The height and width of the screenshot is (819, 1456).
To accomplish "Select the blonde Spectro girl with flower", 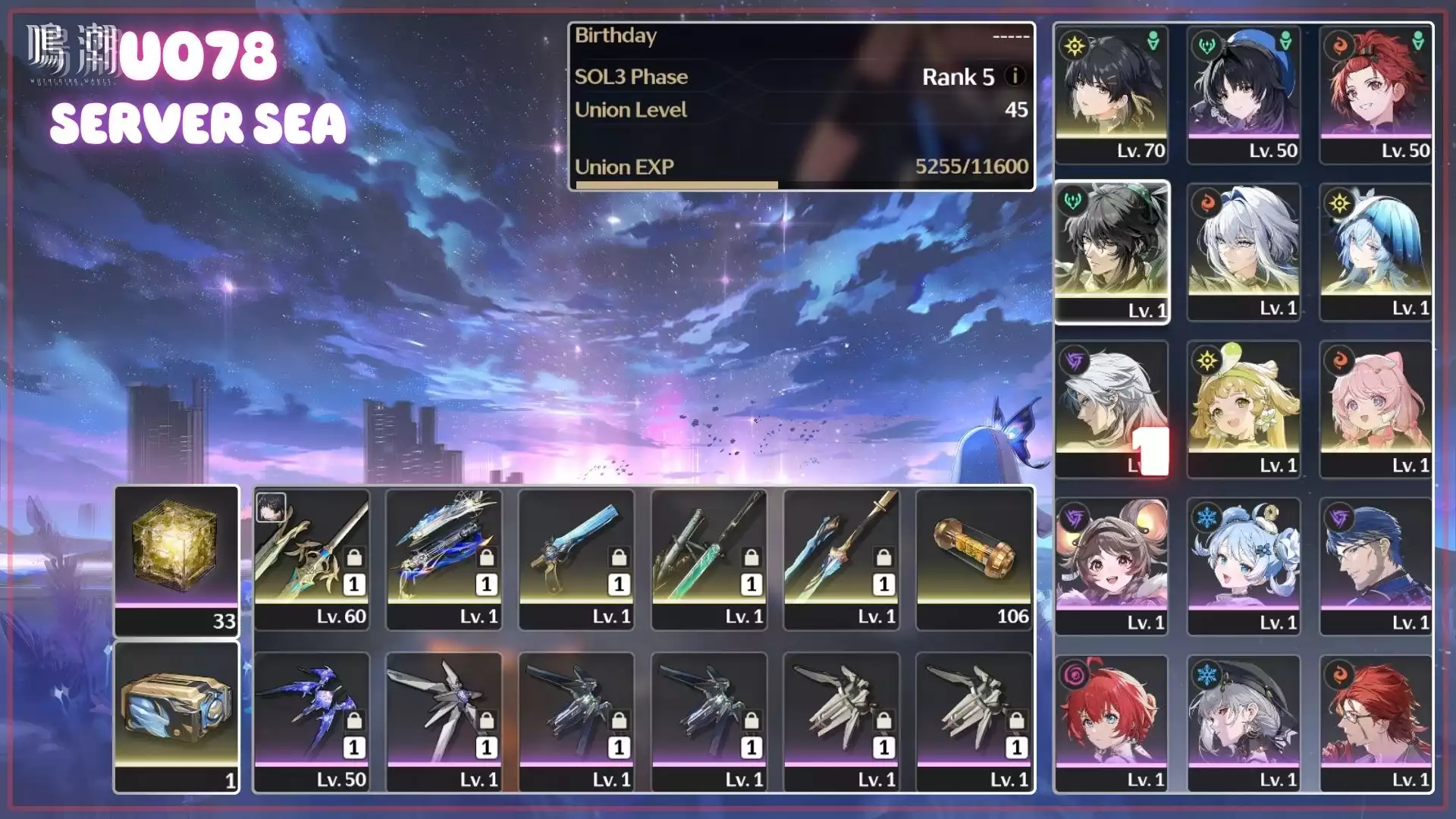I will (x=1244, y=409).
